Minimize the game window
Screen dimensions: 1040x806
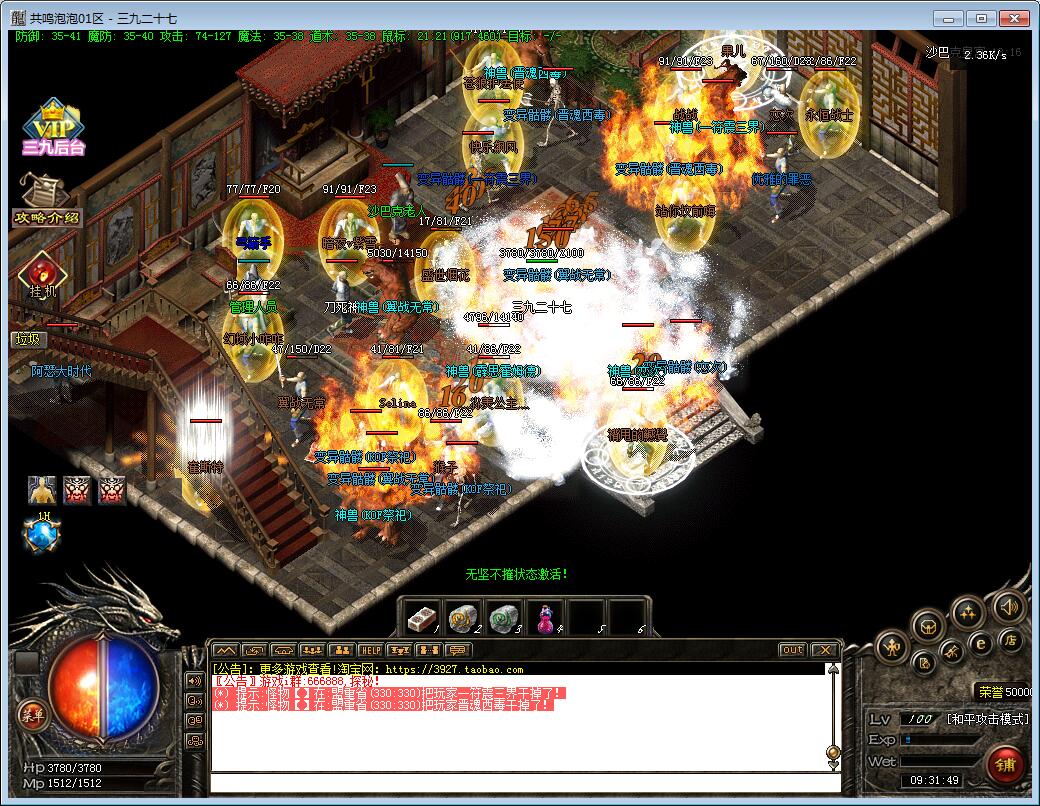[x=950, y=18]
